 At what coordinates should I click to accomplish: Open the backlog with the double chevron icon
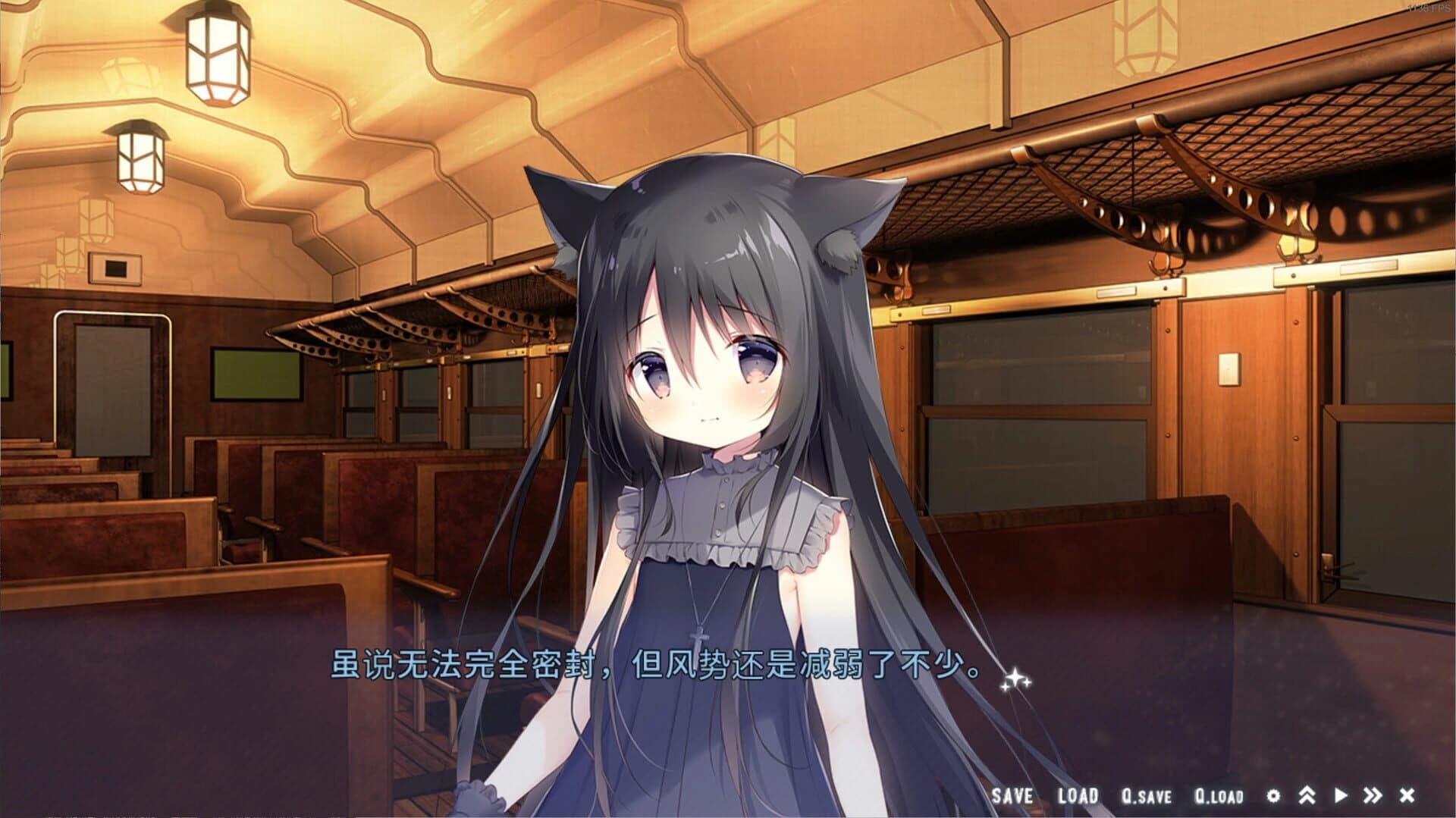[x=1306, y=795]
